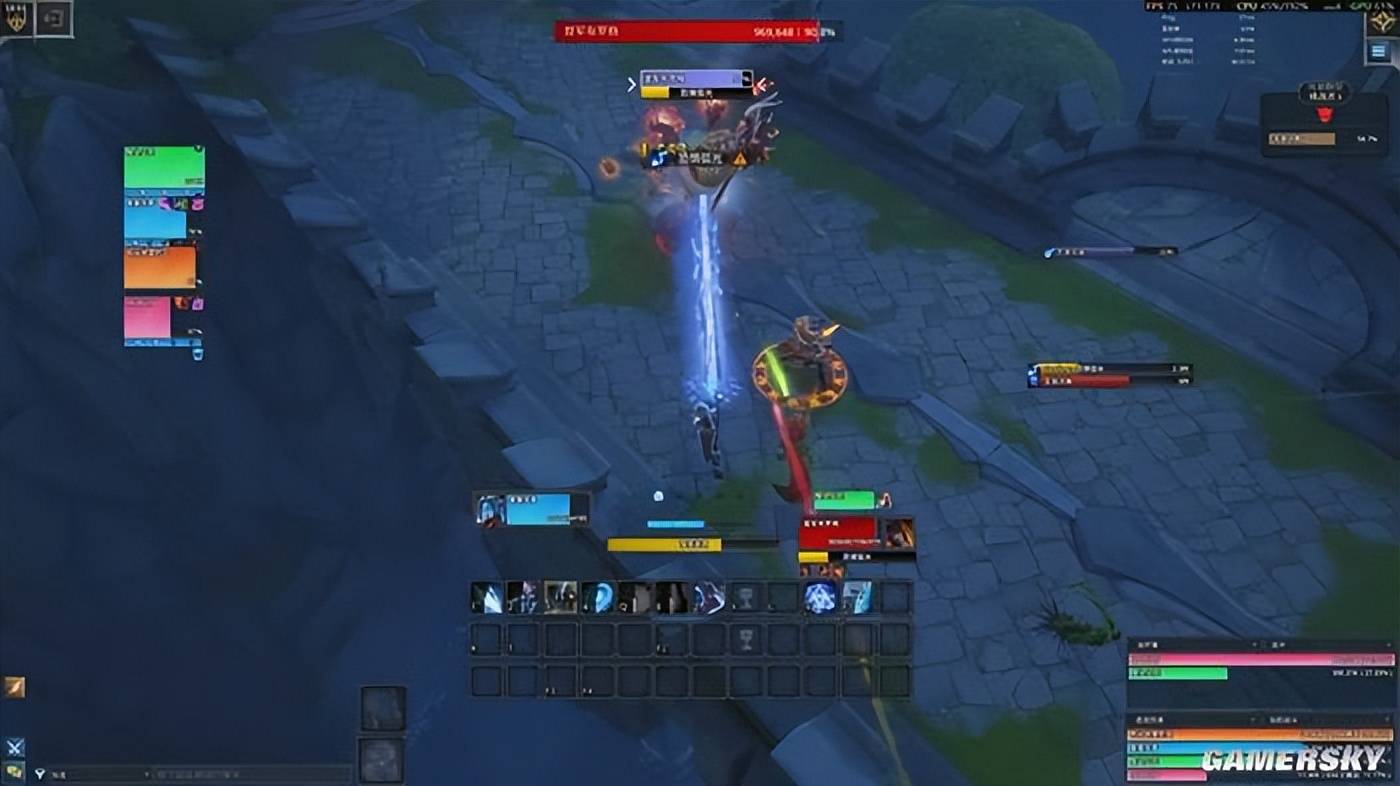Select the red target unit frame
The image size is (1400, 786).
pos(855,533)
